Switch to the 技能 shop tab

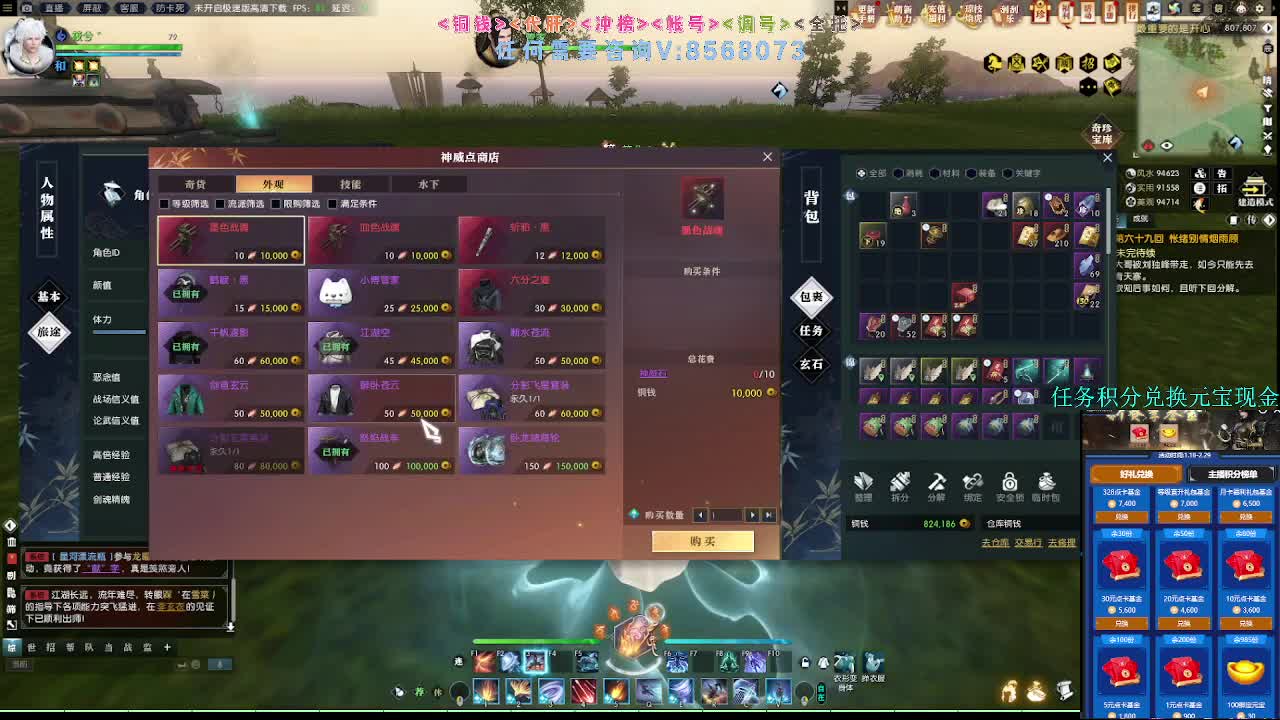click(x=350, y=184)
